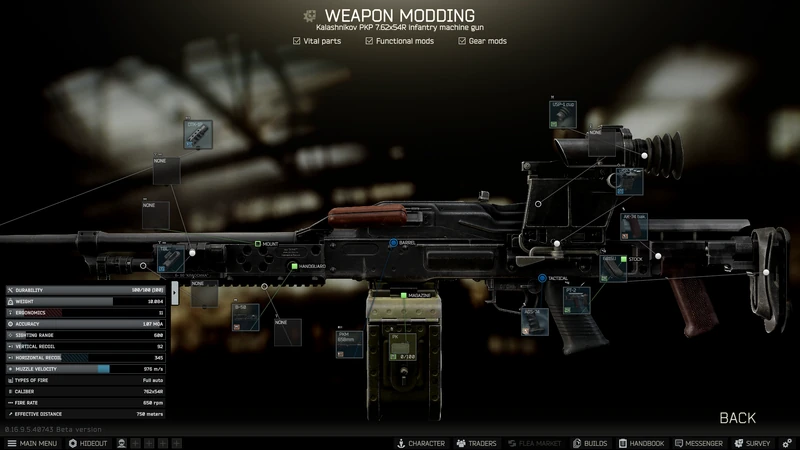Open the Messenger
Image resolution: width=800 pixels, height=450 pixels.
[698, 443]
